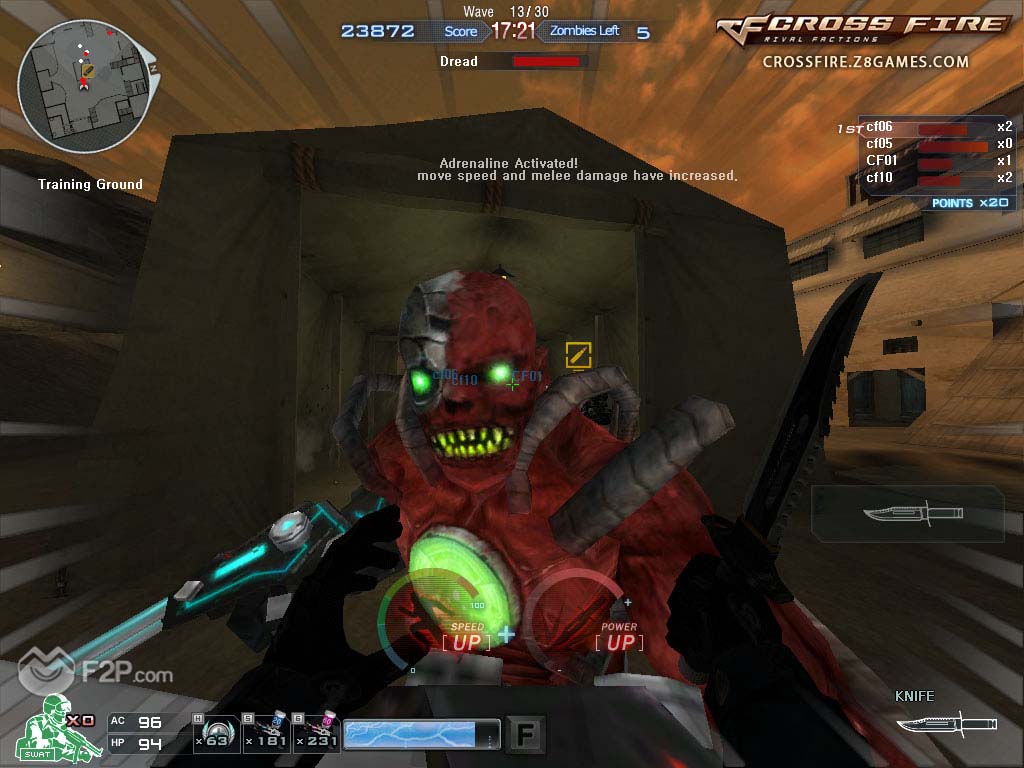Select the ammo slot showing x181

pos(266,735)
